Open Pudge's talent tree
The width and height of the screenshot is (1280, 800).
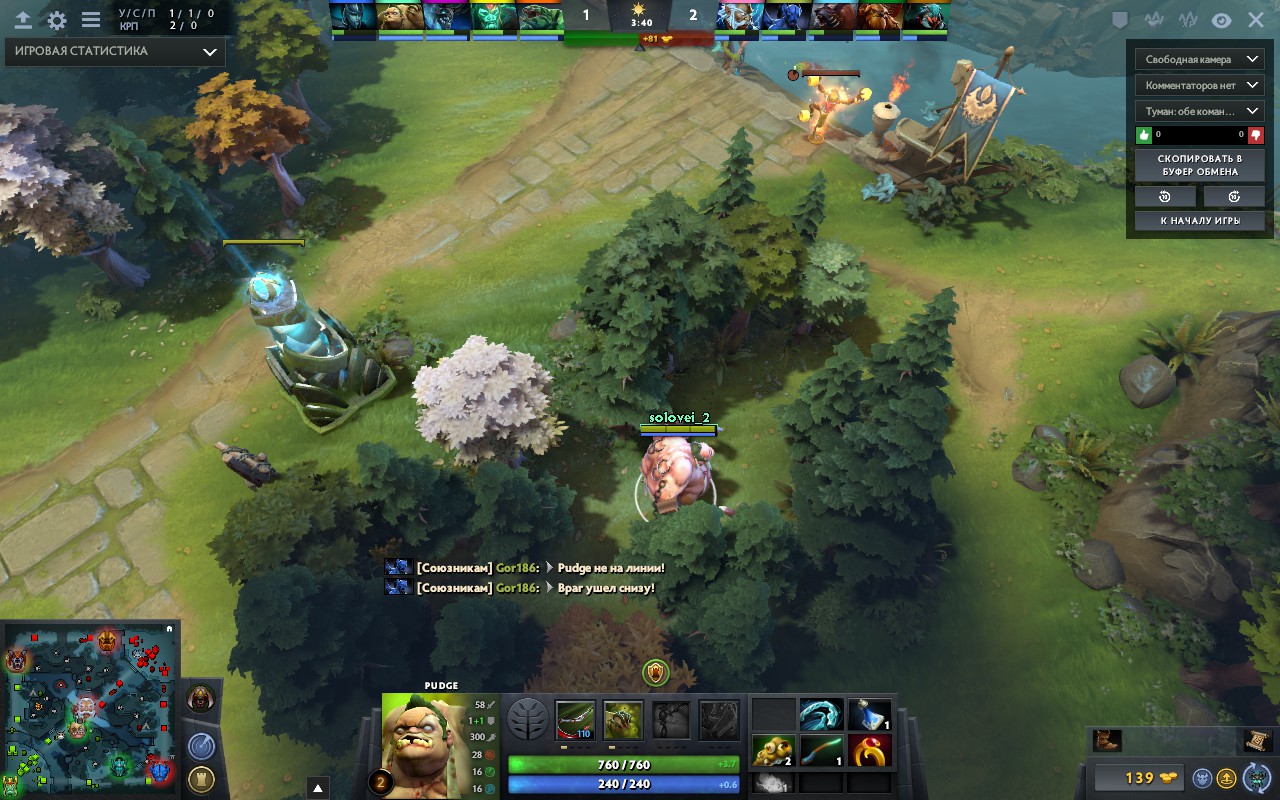tap(527, 720)
